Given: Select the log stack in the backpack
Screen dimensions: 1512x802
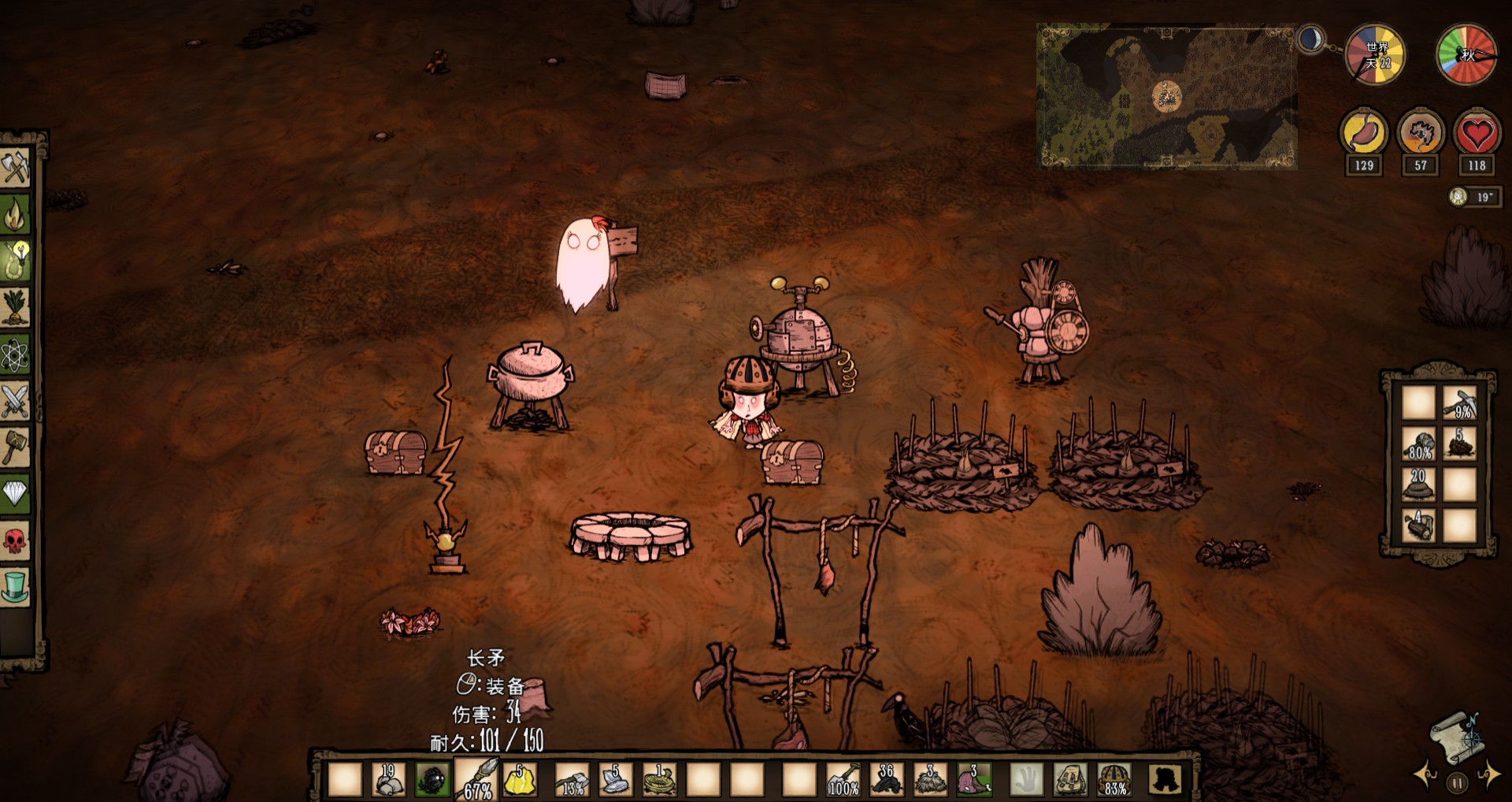Looking at the screenshot, I should tap(1419, 525).
